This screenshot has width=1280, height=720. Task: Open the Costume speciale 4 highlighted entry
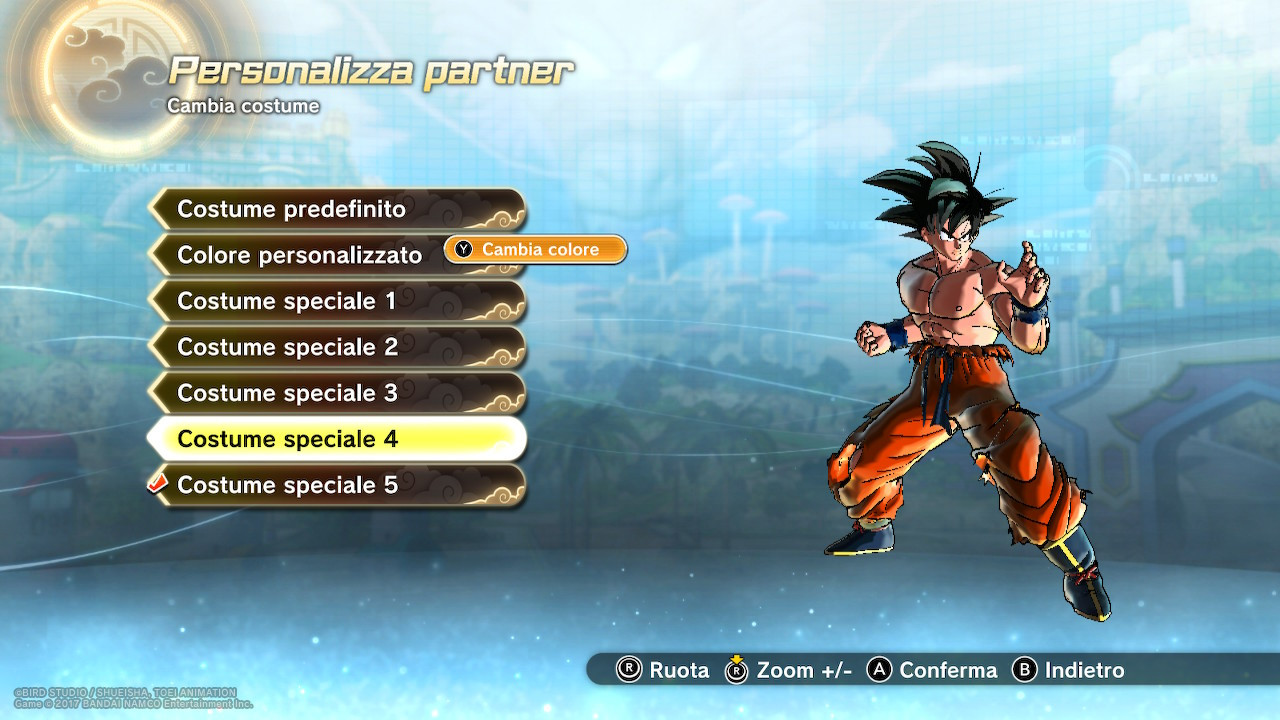pos(290,439)
